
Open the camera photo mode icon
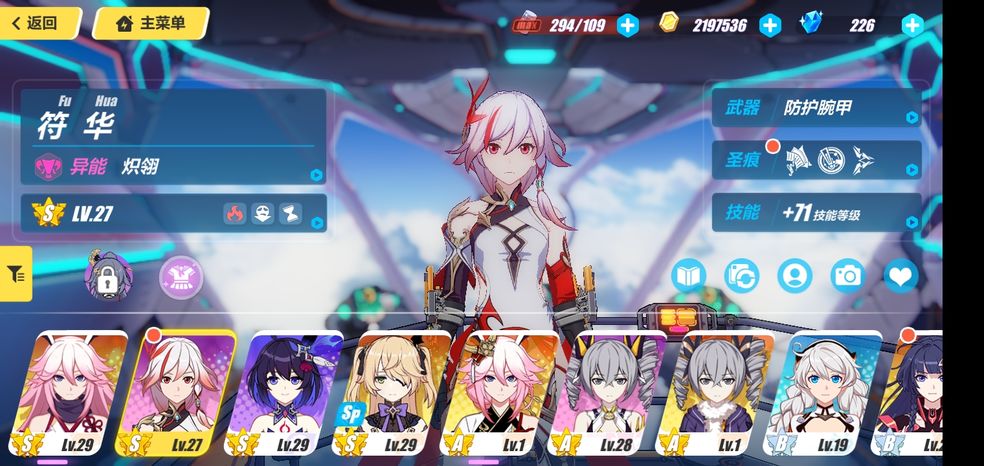pyautogui.click(x=848, y=275)
